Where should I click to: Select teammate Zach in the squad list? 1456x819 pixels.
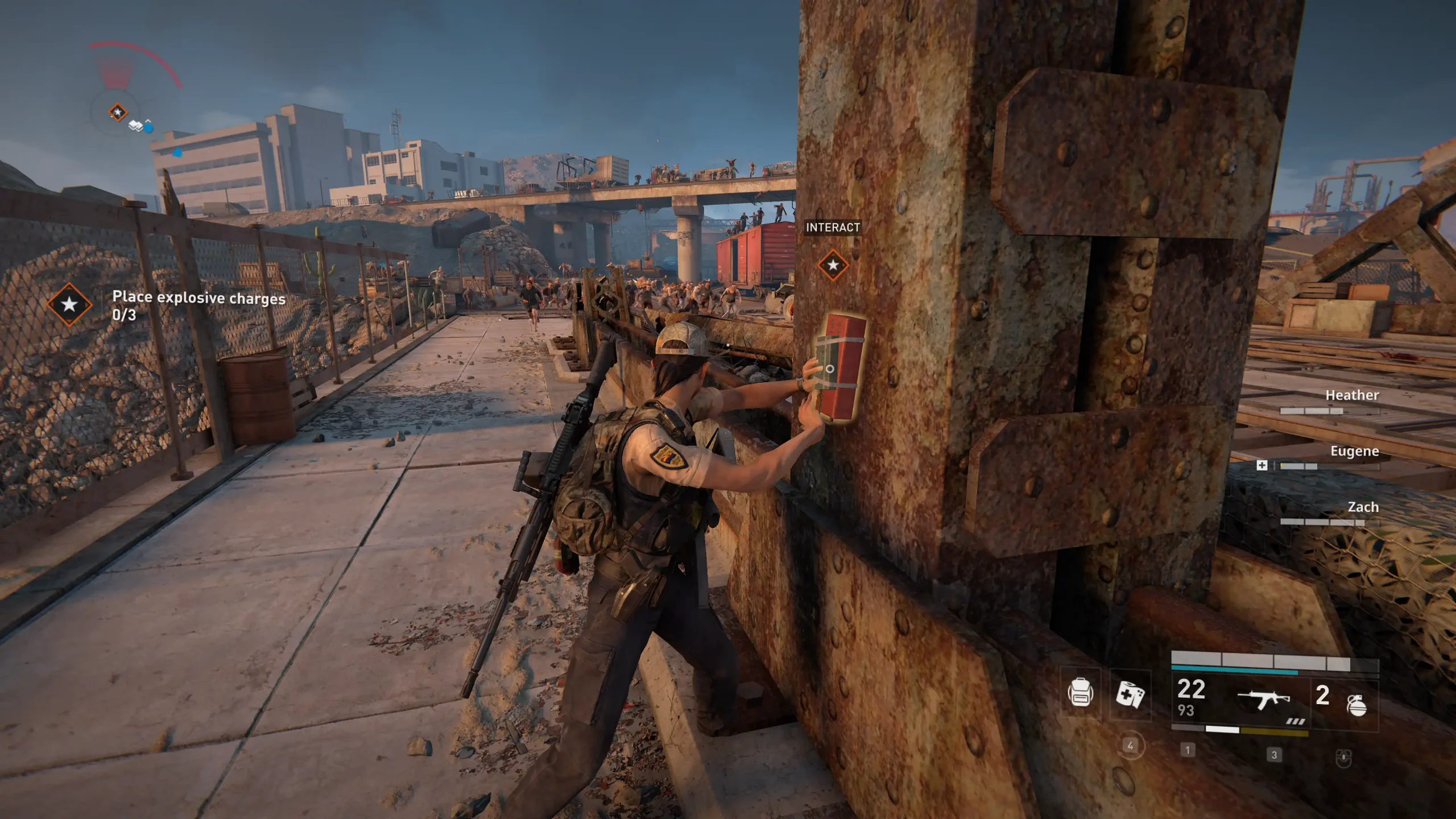tap(1363, 507)
